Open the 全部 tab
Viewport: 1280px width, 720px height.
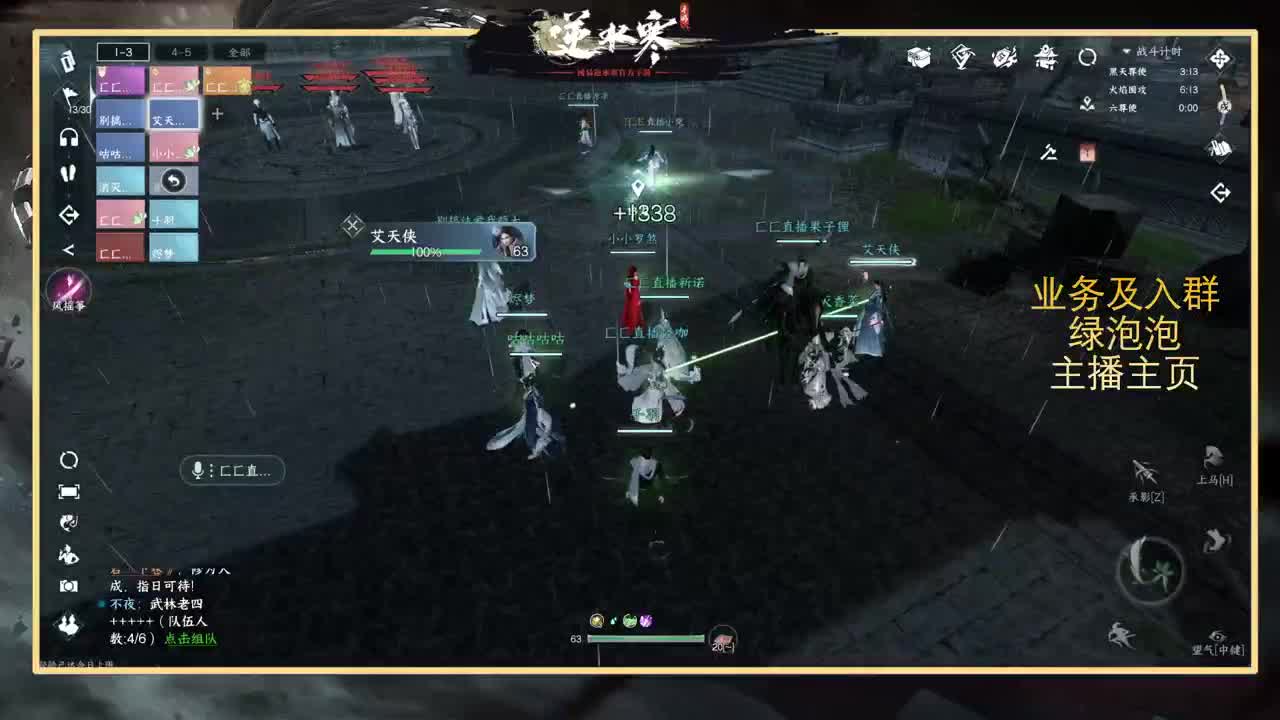point(240,54)
